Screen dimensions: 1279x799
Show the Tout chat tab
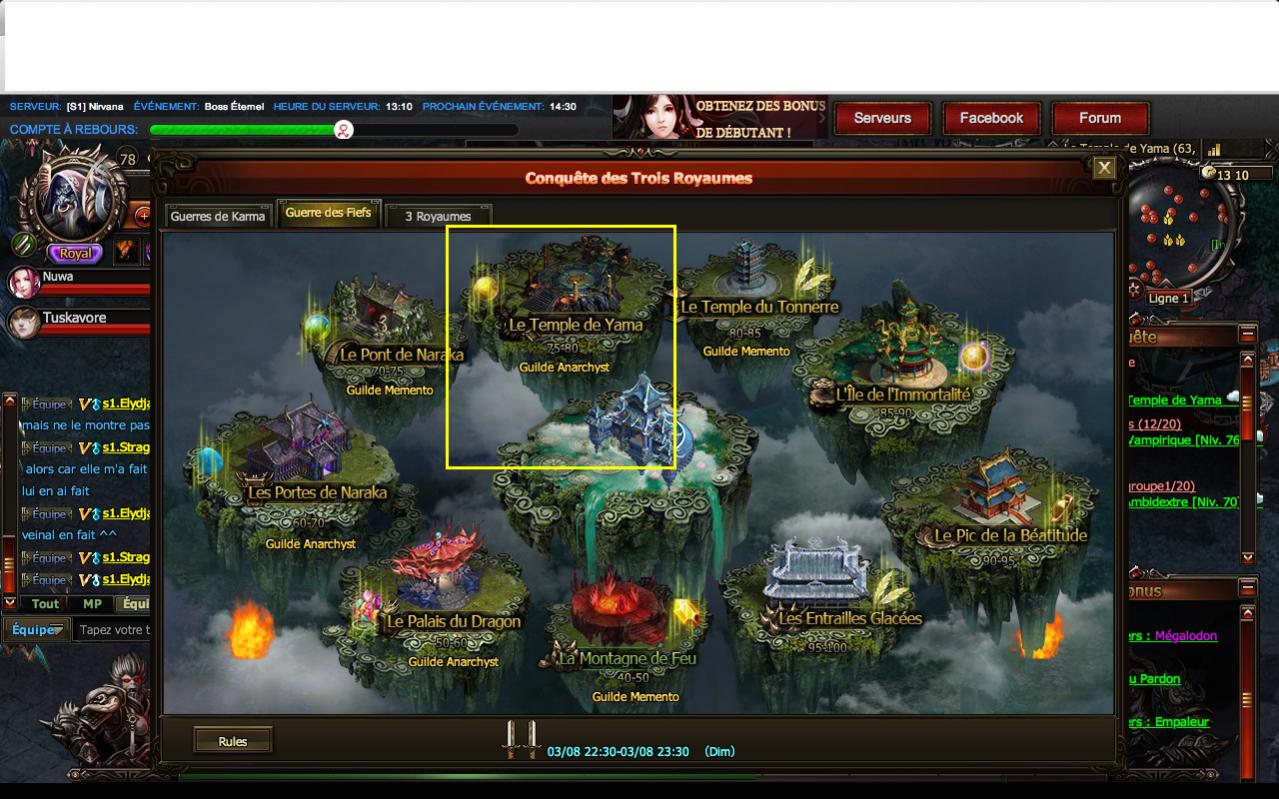(x=45, y=604)
